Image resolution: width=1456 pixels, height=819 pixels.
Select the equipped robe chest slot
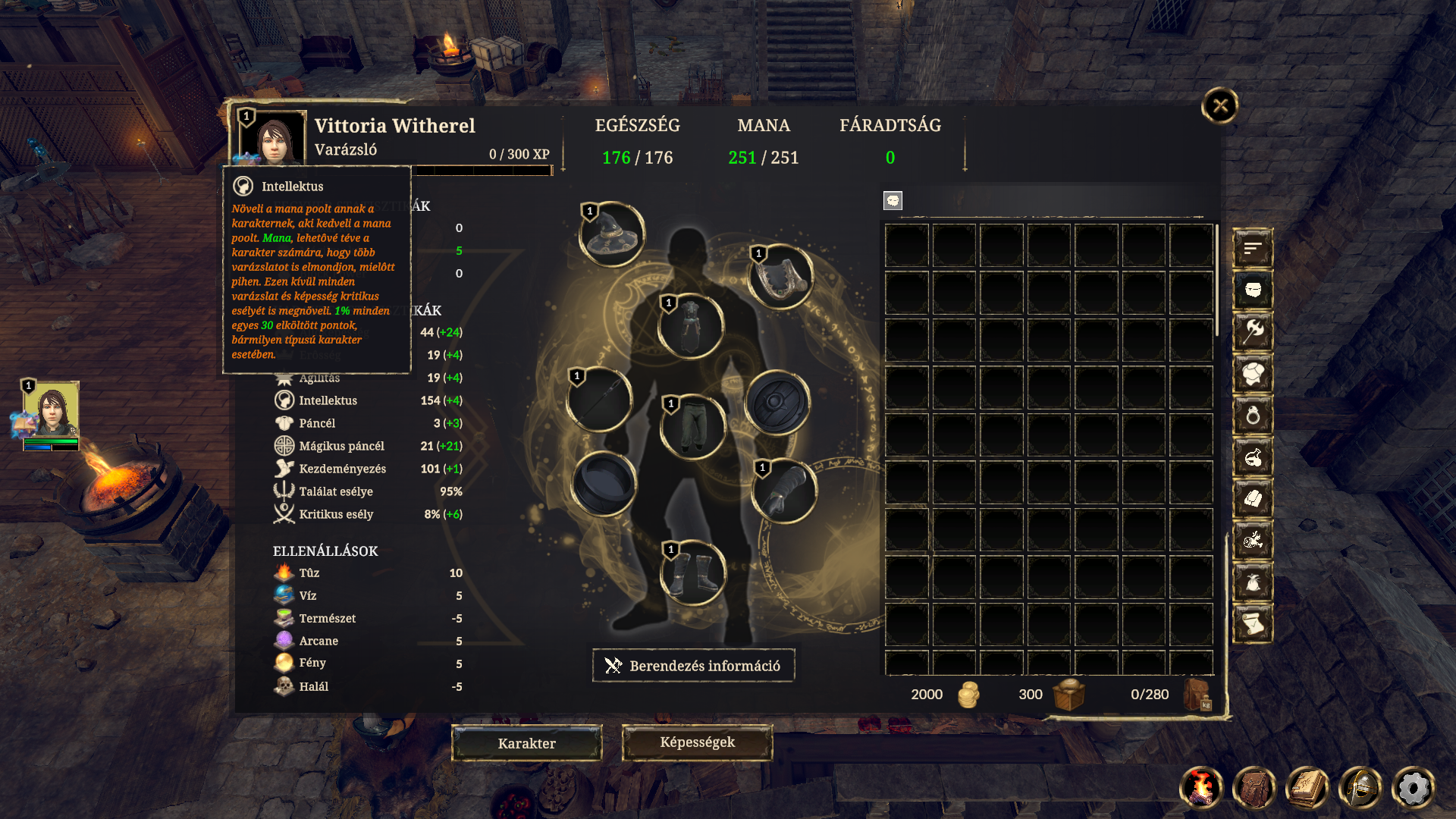(x=691, y=326)
